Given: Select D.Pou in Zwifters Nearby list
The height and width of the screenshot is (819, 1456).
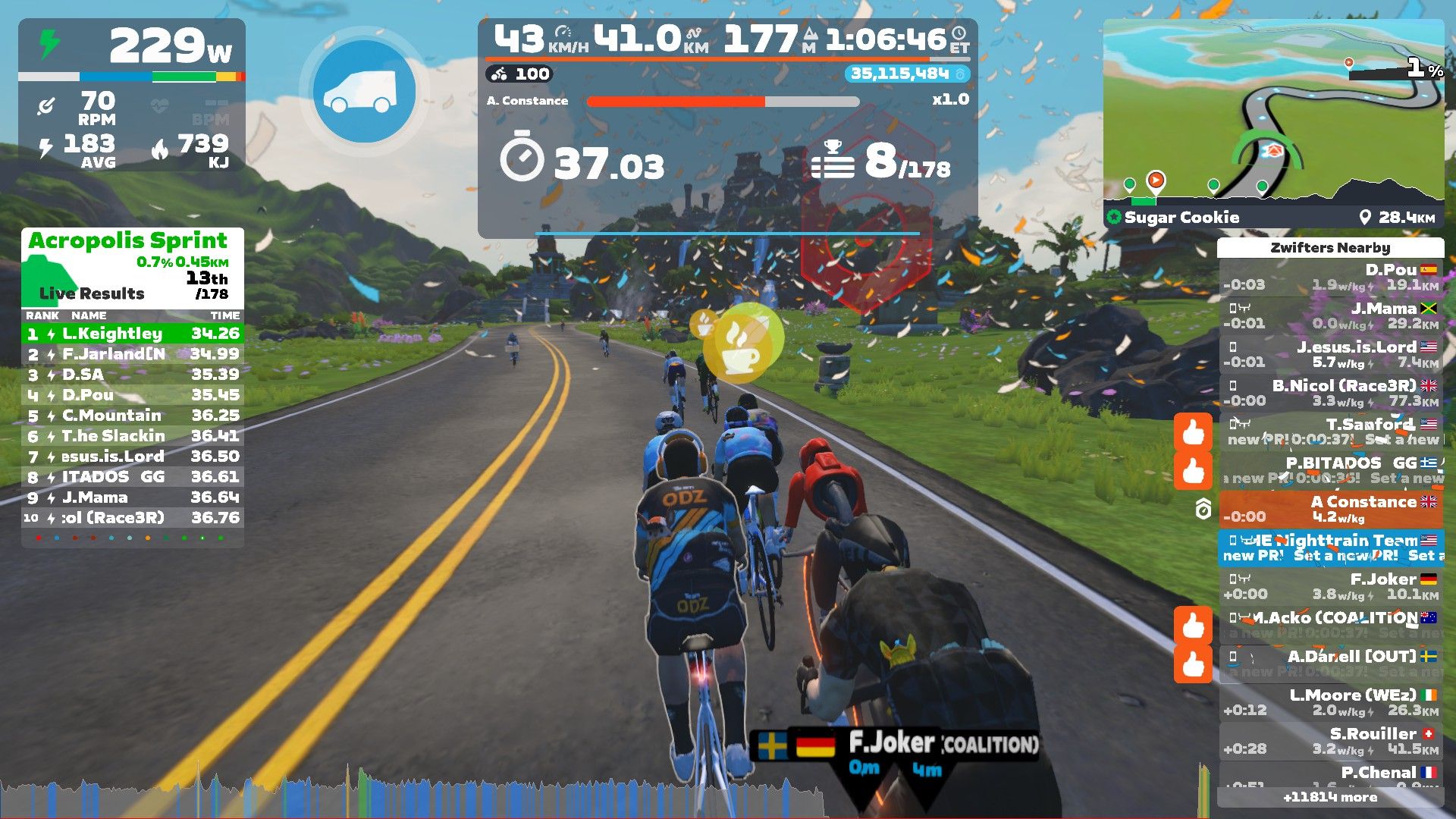Looking at the screenshot, I should pyautogui.click(x=1331, y=278).
